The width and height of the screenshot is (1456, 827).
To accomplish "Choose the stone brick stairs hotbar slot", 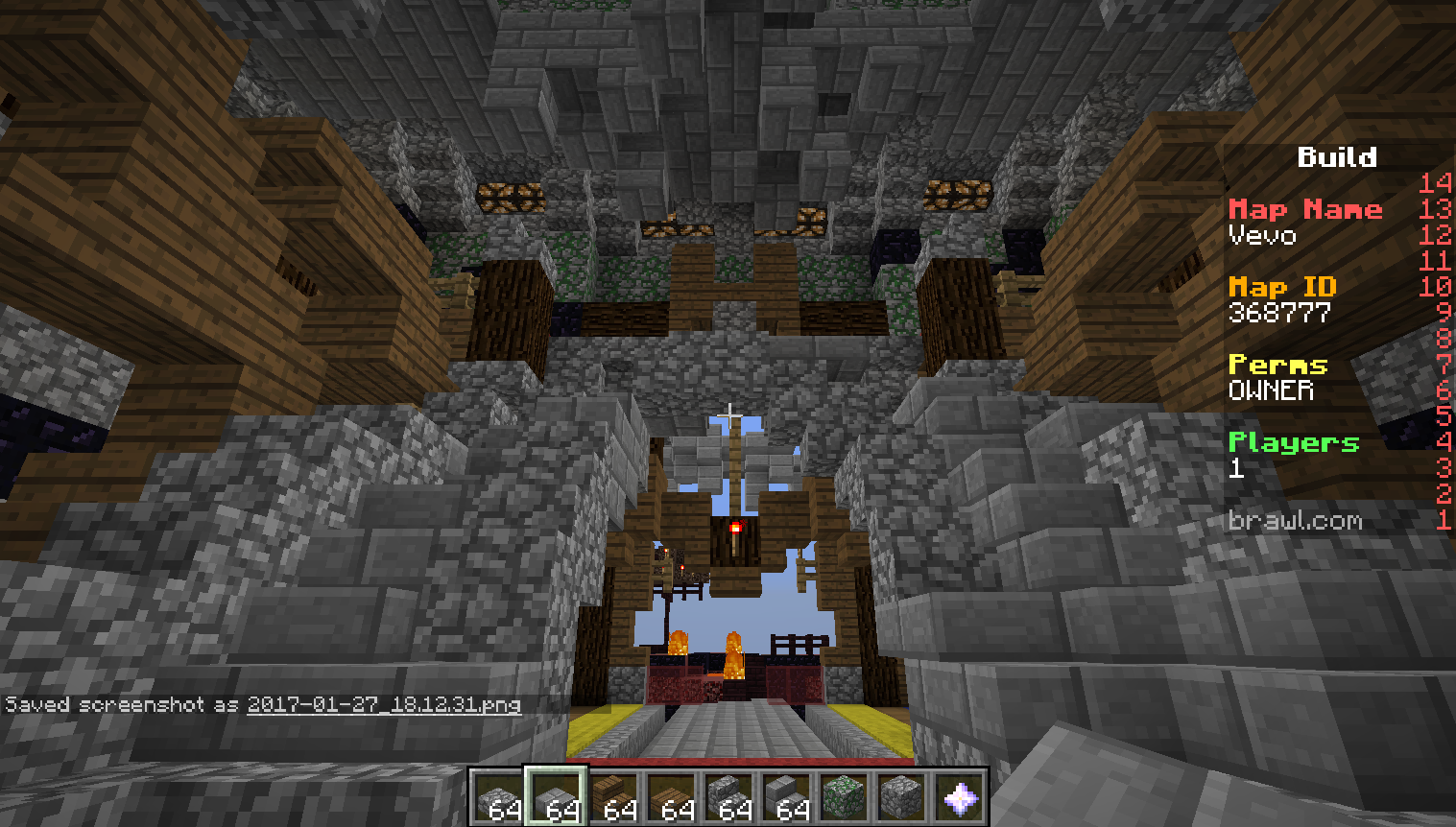I will click(x=787, y=797).
